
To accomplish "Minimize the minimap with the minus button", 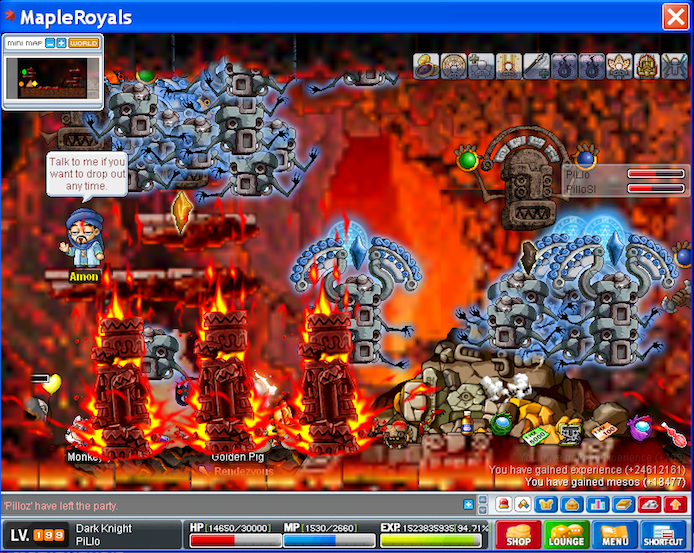I will pos(49,43).
